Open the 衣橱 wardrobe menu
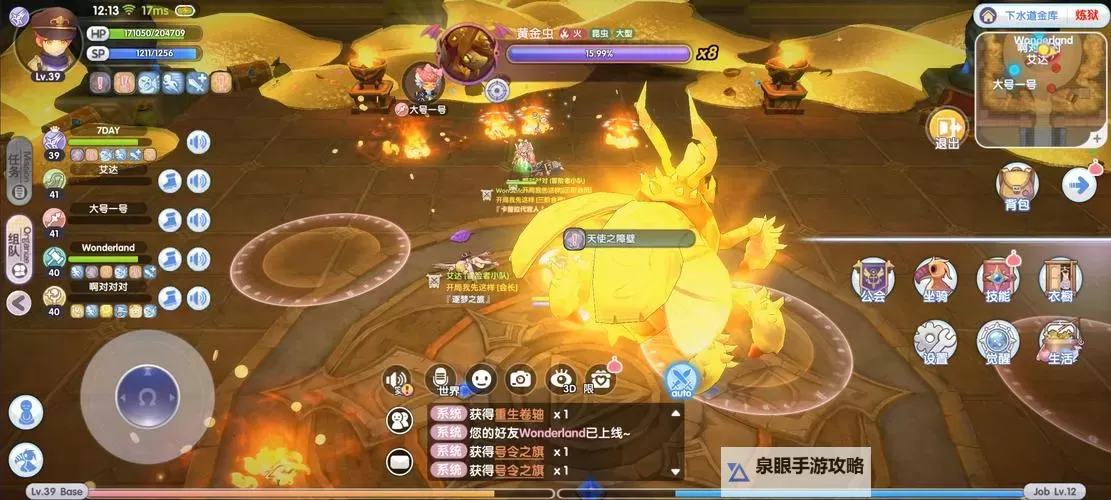This screenshot has height=500, width=1111. [1060, 279]
